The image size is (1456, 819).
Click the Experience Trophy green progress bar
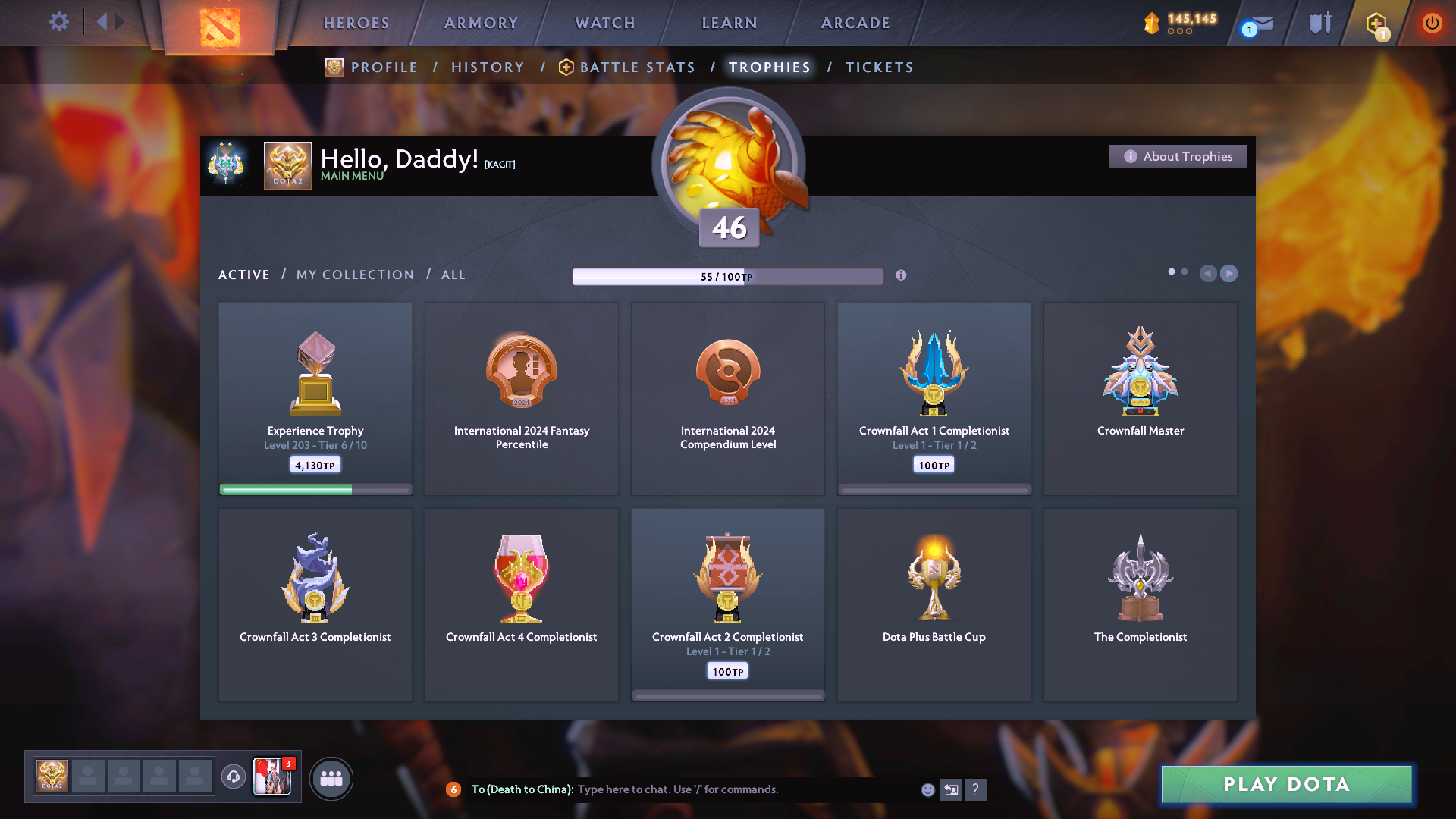(315, 491)
